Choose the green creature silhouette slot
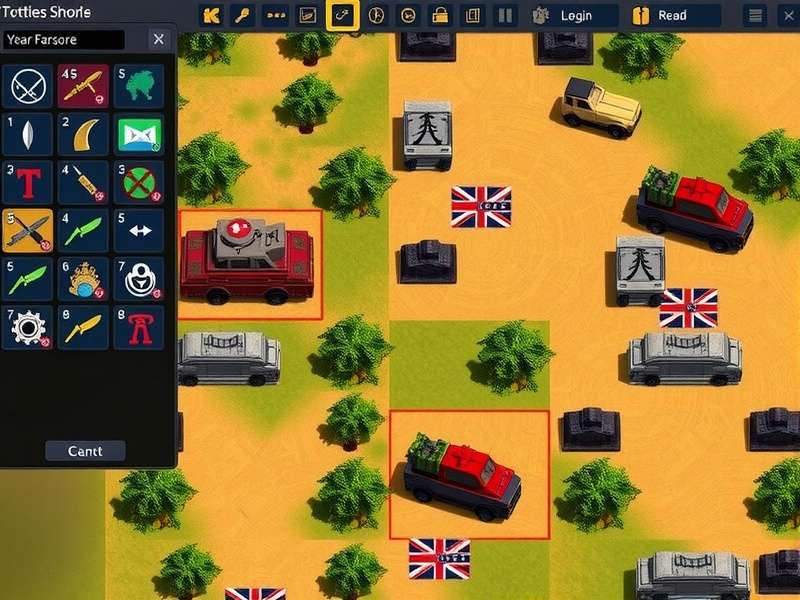 (138, 87)
